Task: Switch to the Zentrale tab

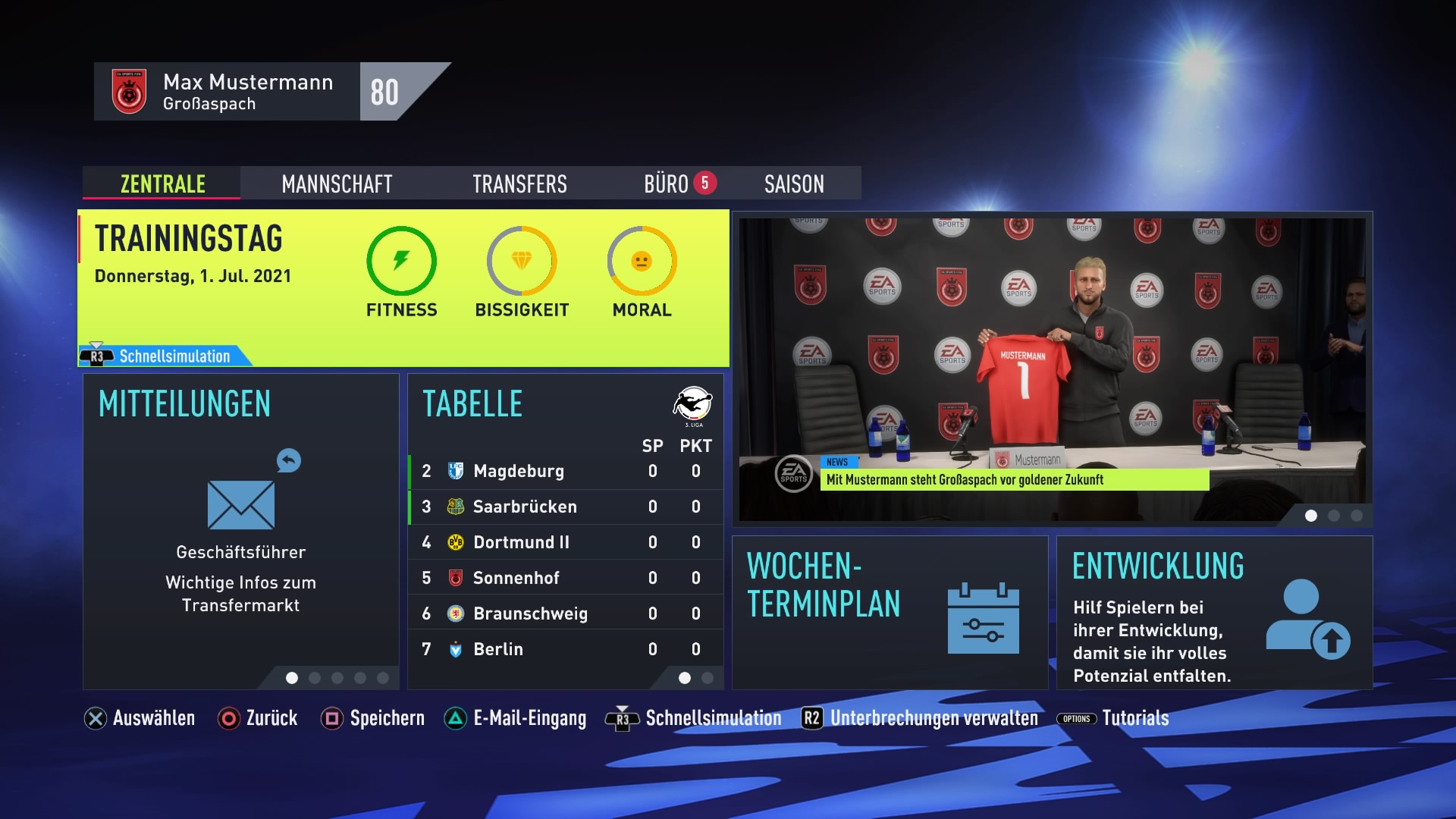Action: click(x=162, y=184)
